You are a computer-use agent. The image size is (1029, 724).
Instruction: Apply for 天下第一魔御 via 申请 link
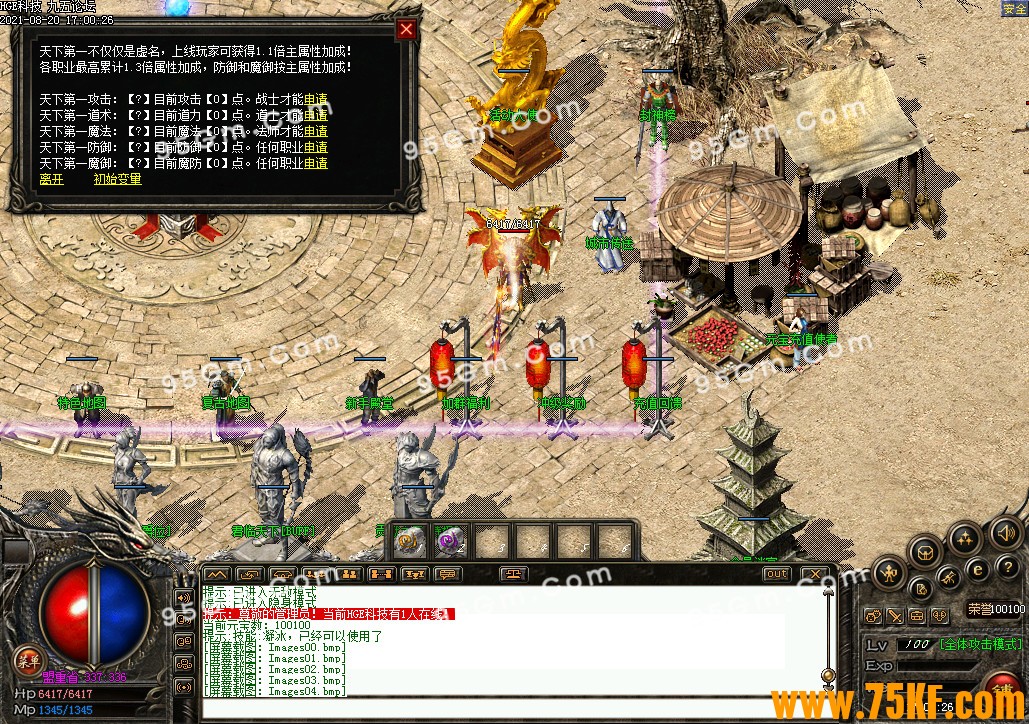pos(316,164)
